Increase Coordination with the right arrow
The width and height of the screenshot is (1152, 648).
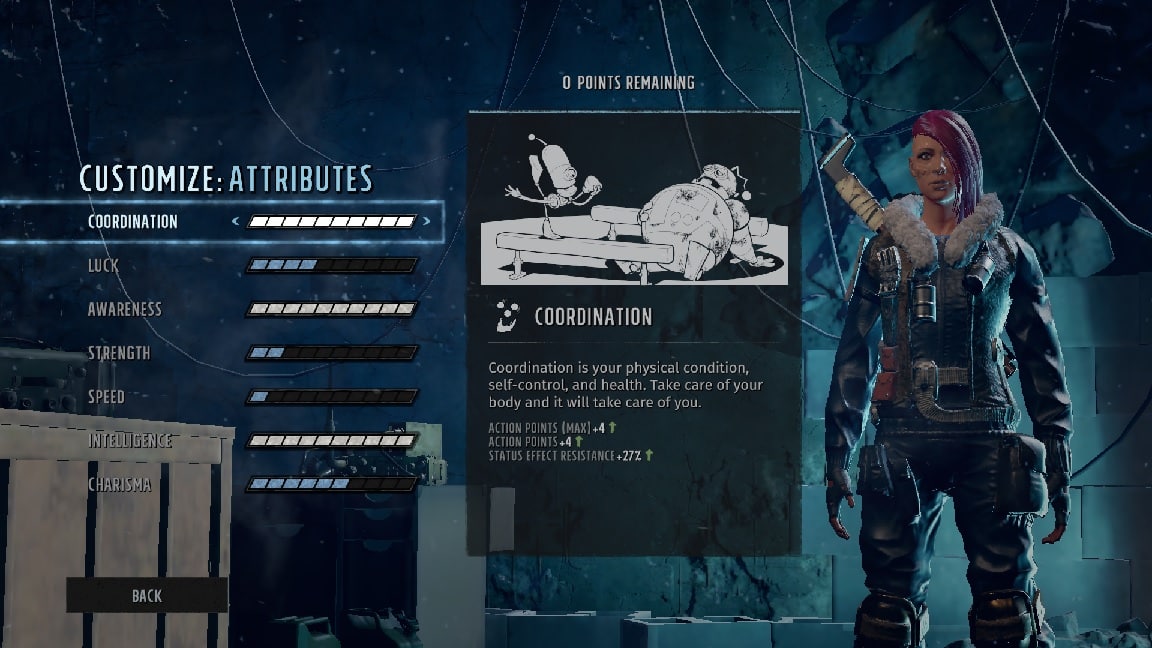(x=427, y=222)
